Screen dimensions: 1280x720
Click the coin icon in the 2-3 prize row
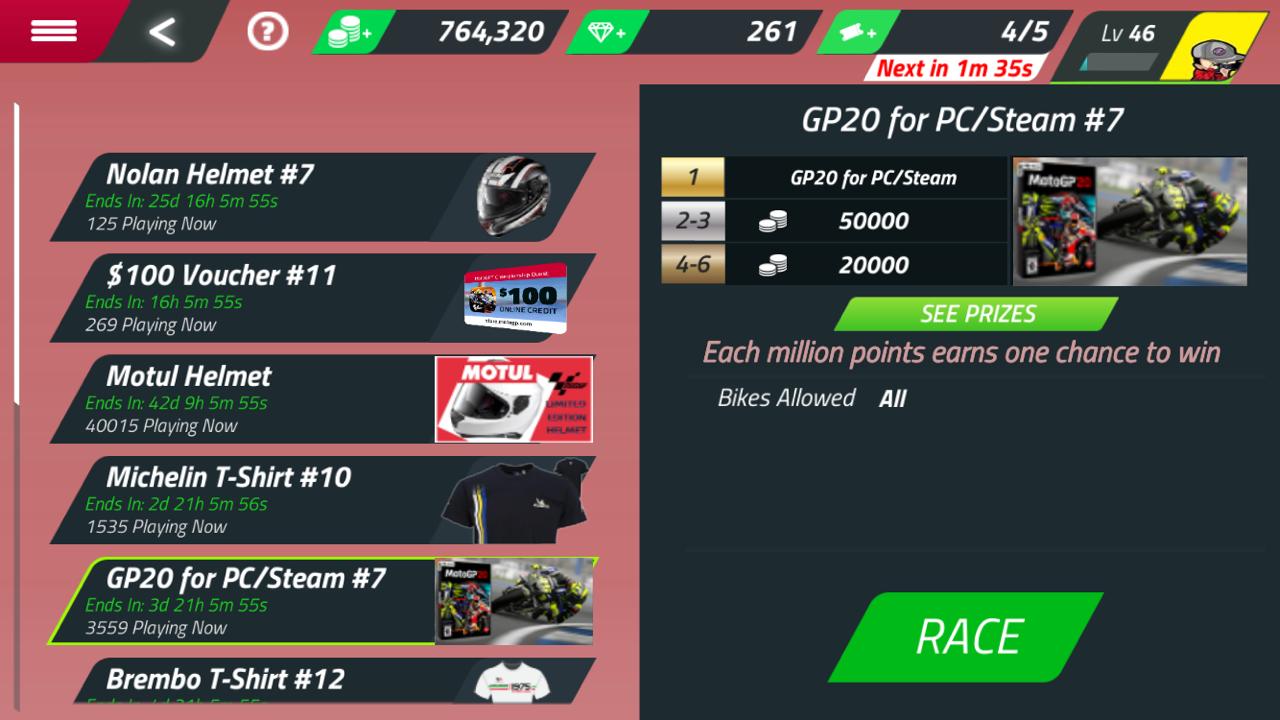(x=769, y=221)
